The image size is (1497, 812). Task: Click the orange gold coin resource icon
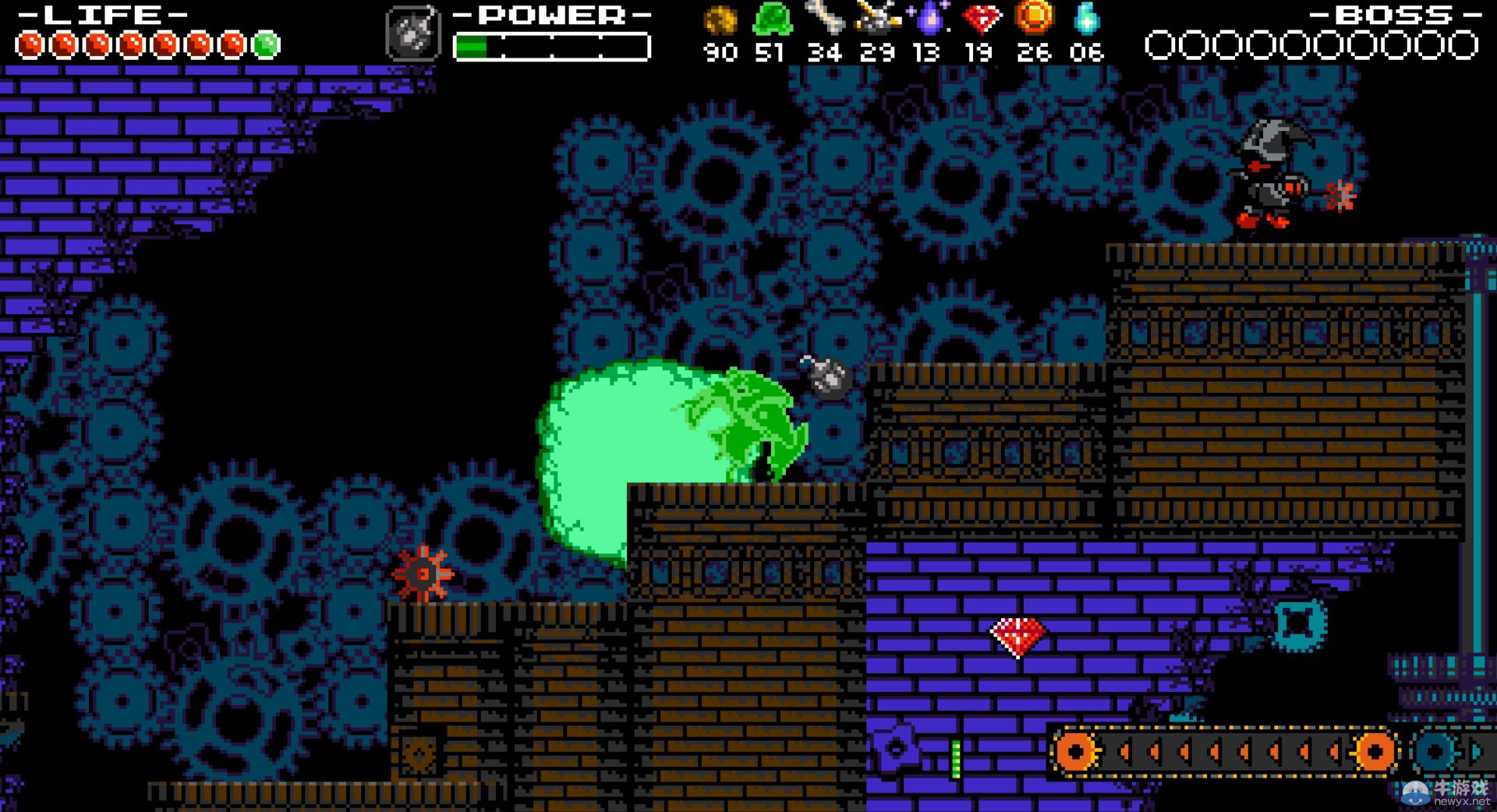click(1034, 17)
